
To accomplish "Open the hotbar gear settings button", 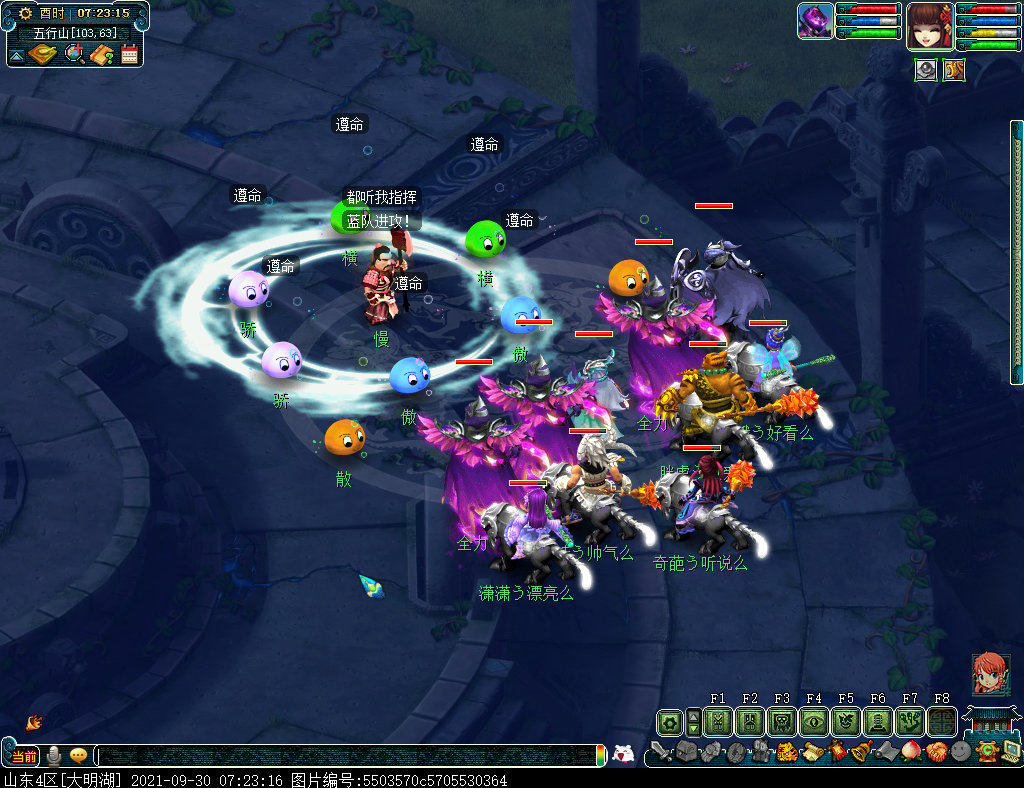I will pyautogui.click(x=669, y=721).
